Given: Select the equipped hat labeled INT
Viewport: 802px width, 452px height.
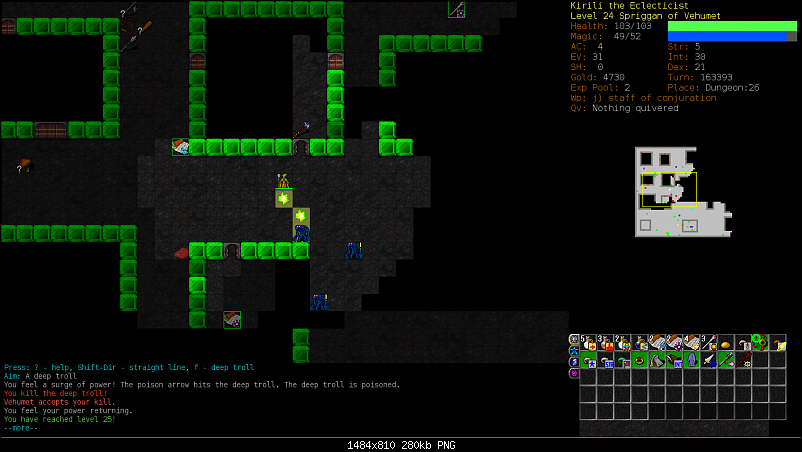Looking at the screenshot, I should 673,360.
